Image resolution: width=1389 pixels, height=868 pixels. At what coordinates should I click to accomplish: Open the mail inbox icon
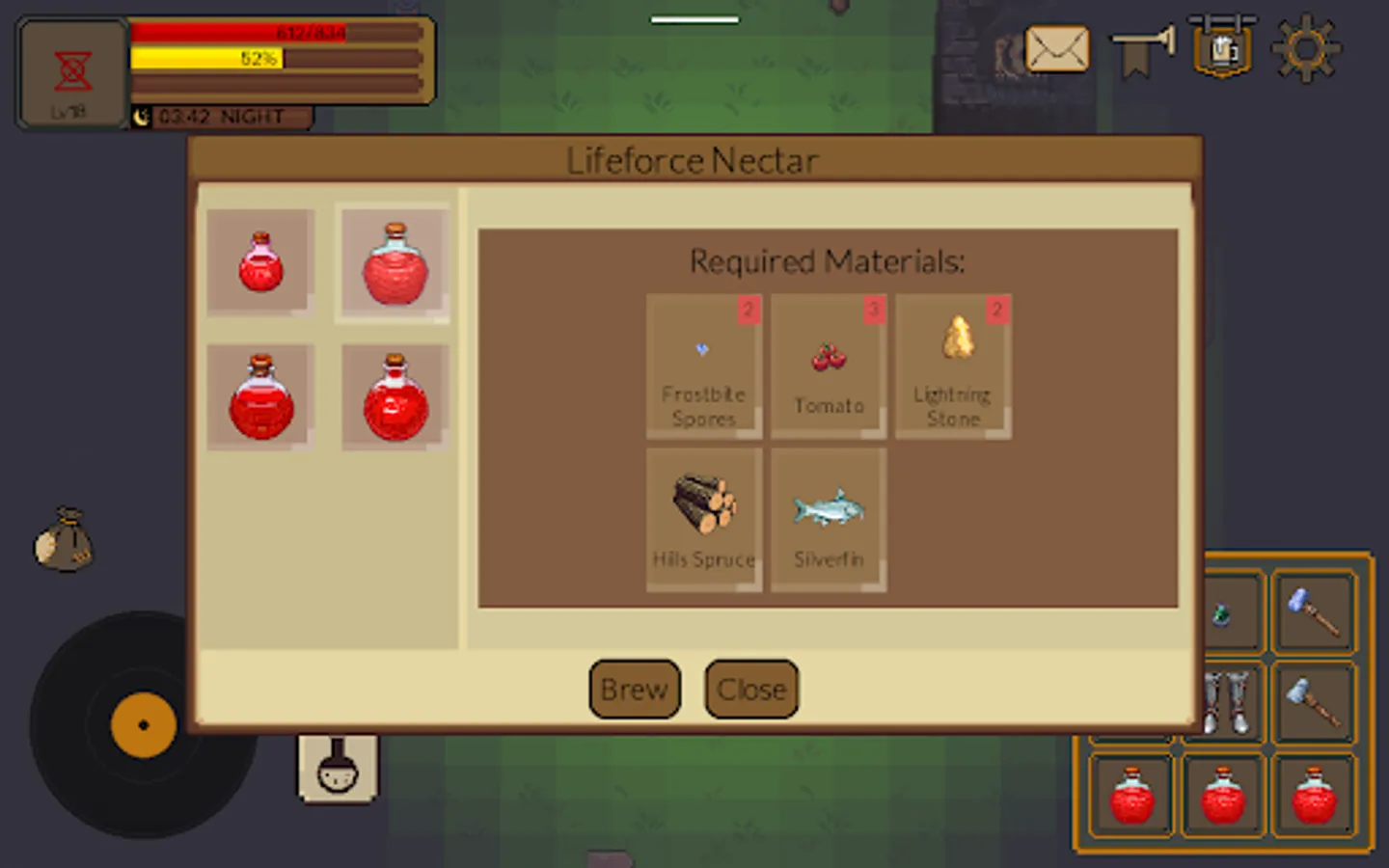point(1058,48)
